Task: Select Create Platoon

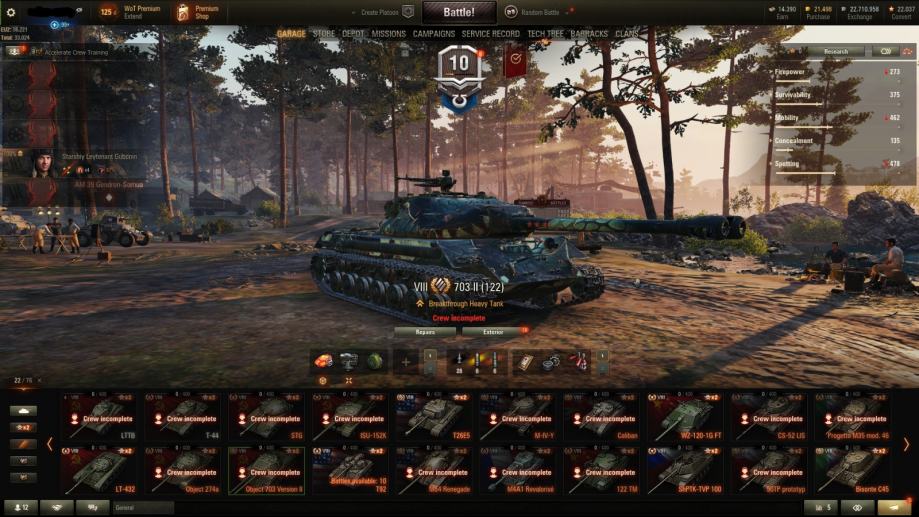Action: coord(387,12)
